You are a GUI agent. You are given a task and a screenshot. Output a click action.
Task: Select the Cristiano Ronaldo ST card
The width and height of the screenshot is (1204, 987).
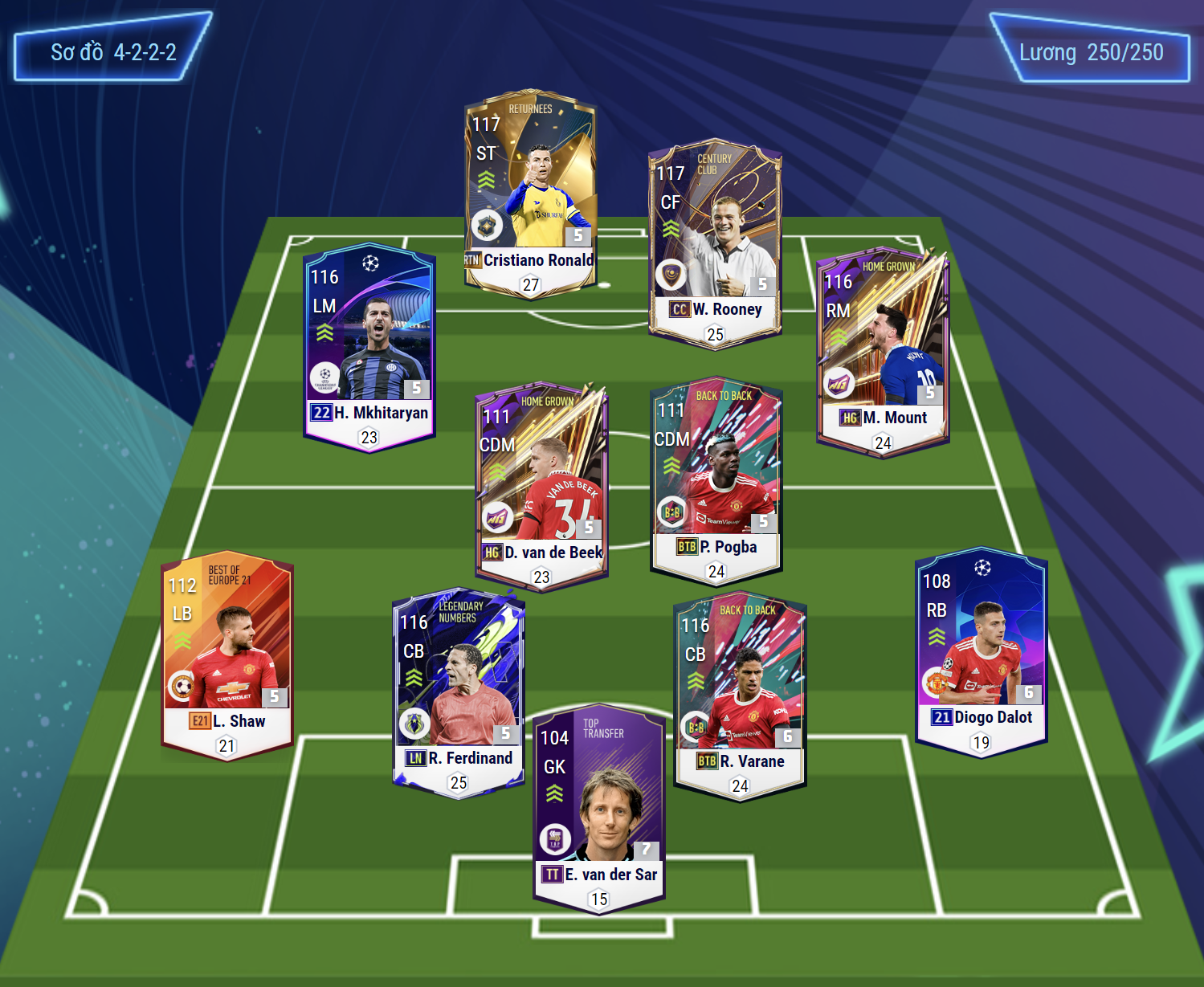pos(530,193)
